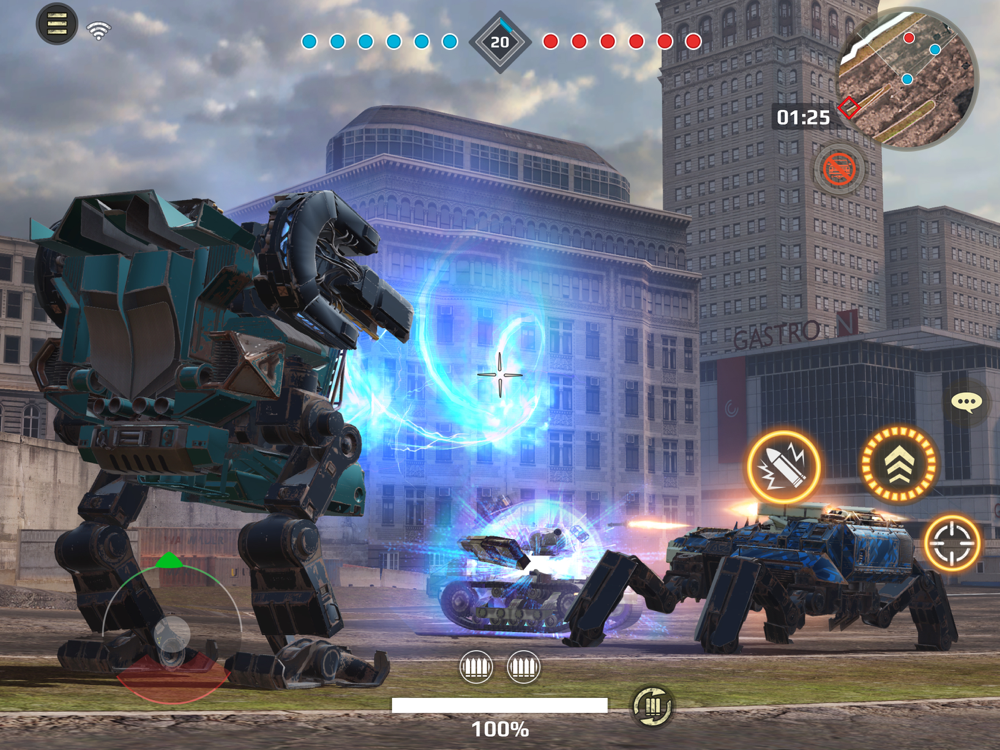This screenshot has height=750, width=1000.
Task: Toggle the red crossed-out icon below the minimap
Action: click(x=840, y=170)
